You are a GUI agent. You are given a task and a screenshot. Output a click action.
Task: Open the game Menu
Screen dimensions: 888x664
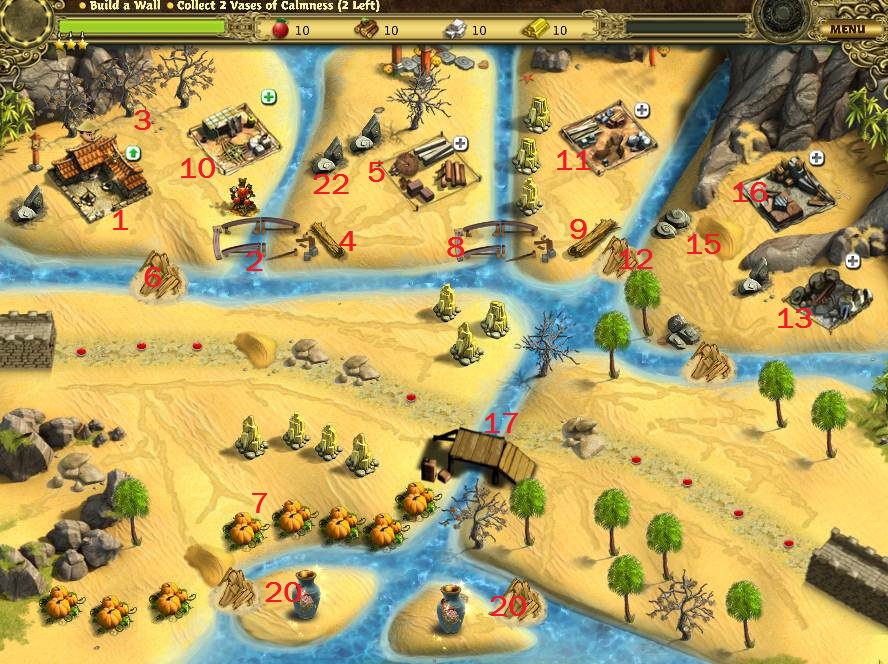tap(846, 29)
